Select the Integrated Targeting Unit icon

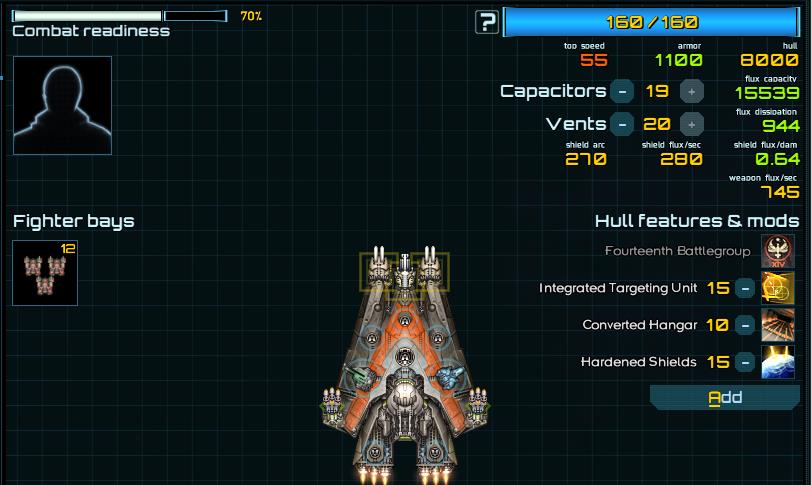coord(778,288)
